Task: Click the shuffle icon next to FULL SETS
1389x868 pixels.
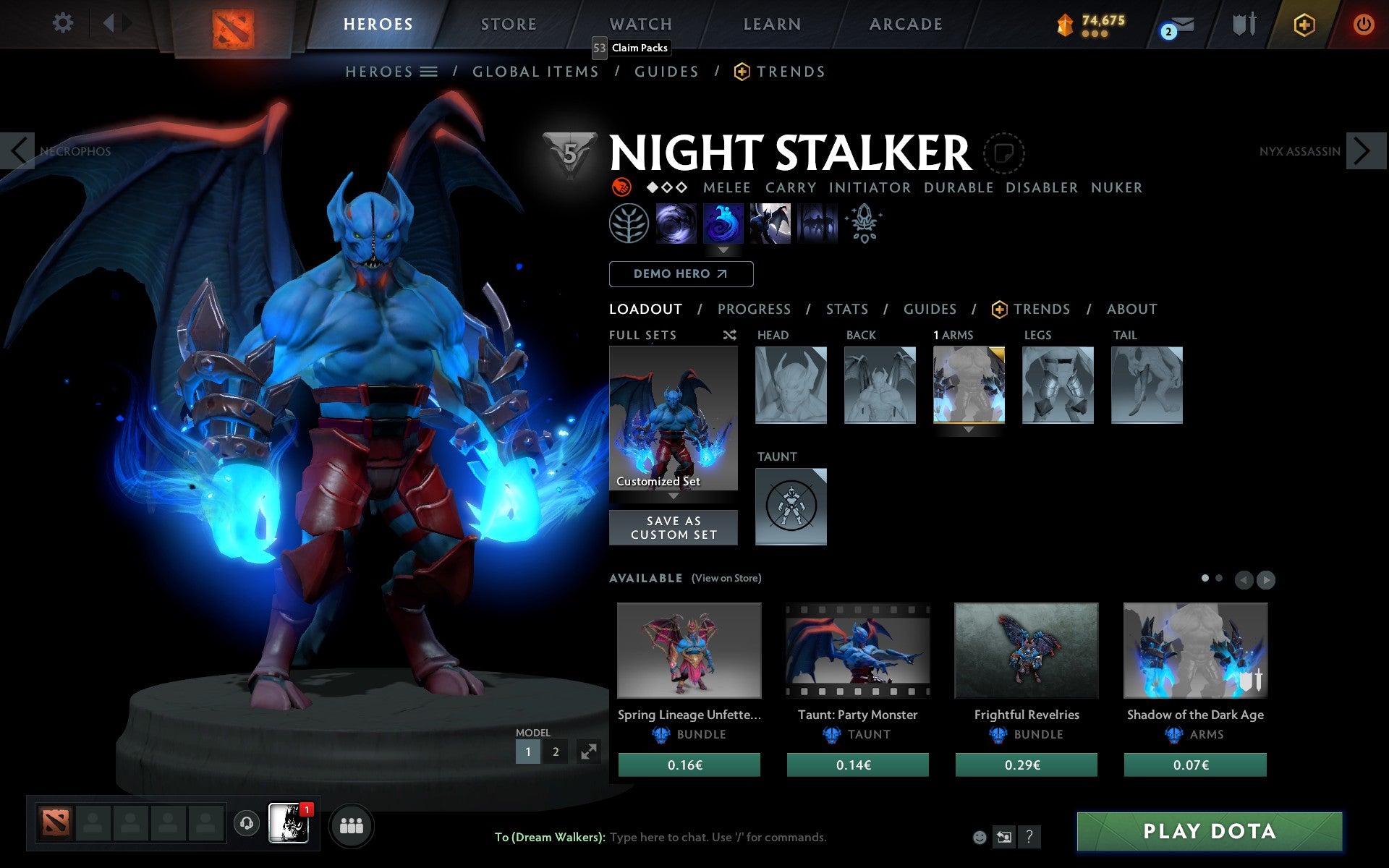Action: [x=729, y=335]
